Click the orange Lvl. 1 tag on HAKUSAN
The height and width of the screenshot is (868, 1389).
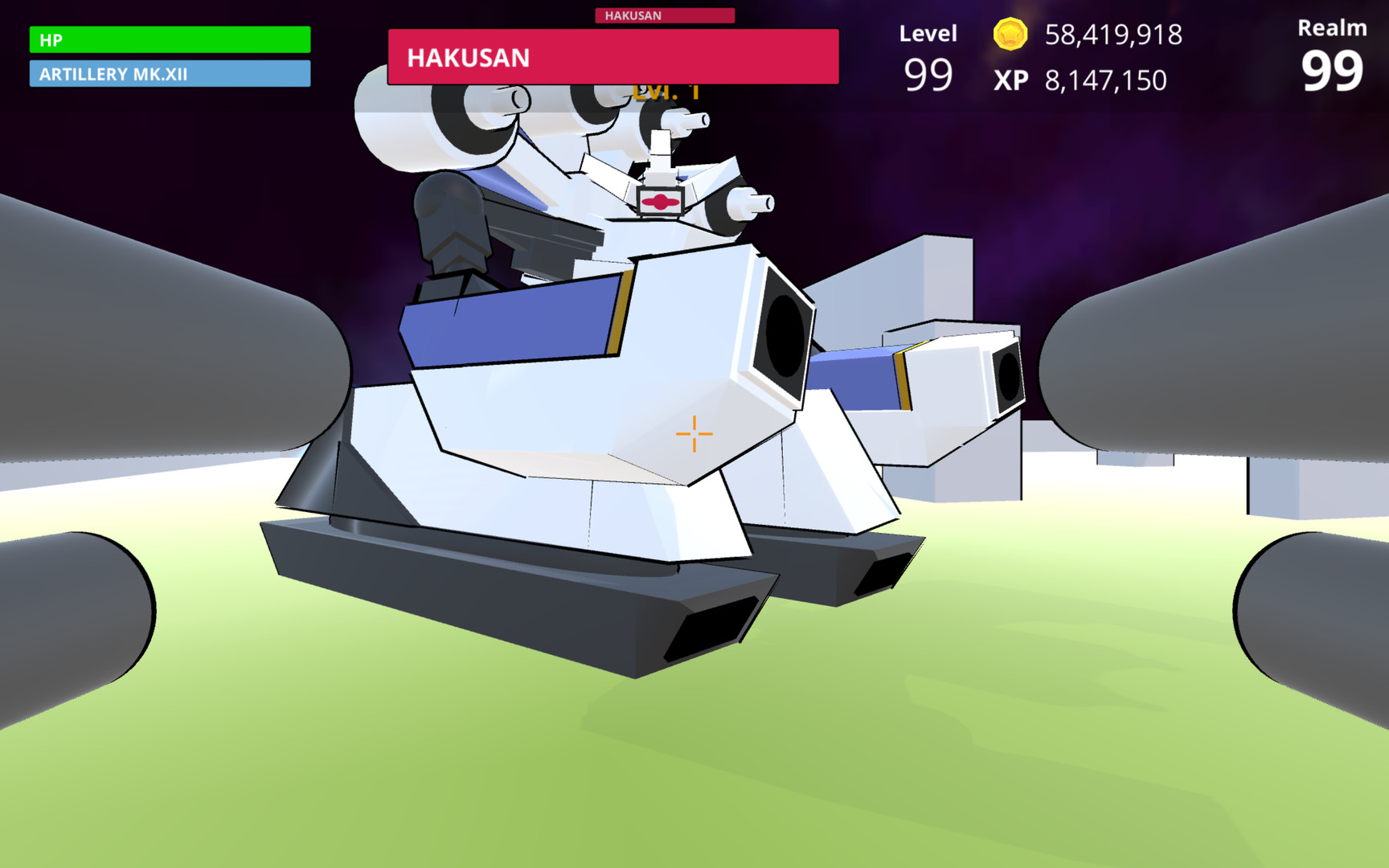[666, 88]
